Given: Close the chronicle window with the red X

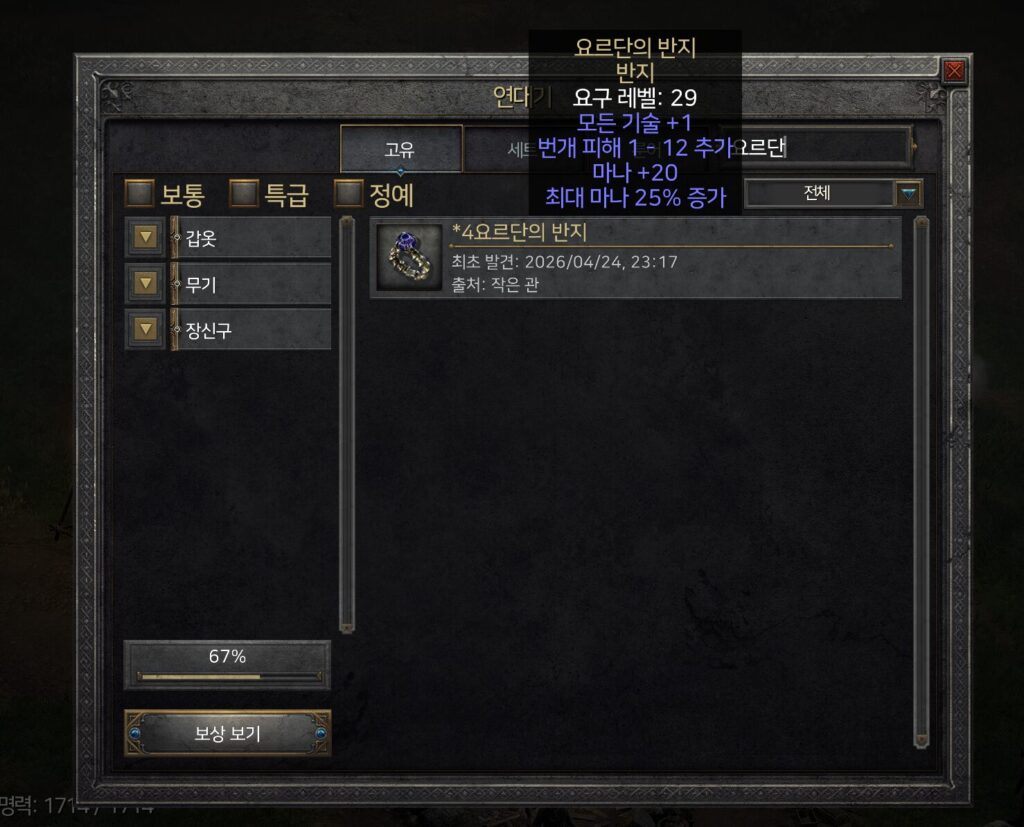Looking at the screenshot, I should coord(955,71).
